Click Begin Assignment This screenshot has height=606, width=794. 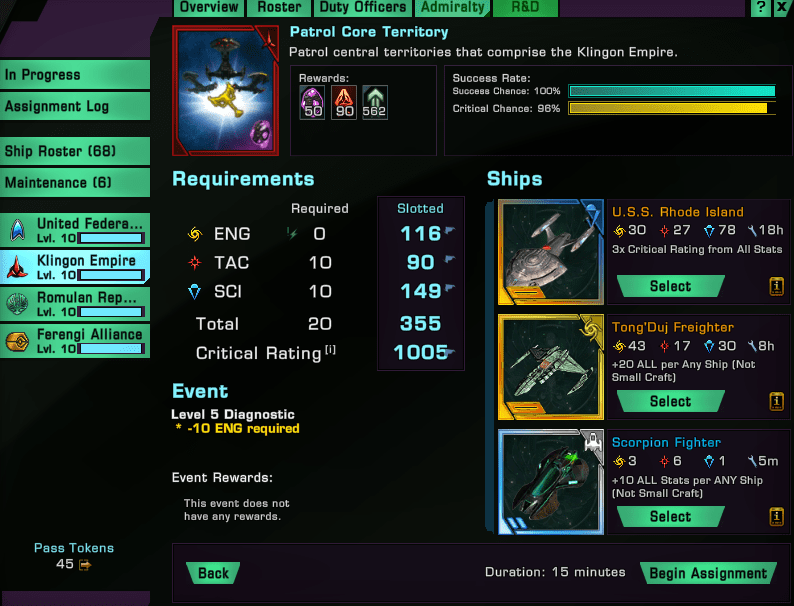[x=708, y=573]
